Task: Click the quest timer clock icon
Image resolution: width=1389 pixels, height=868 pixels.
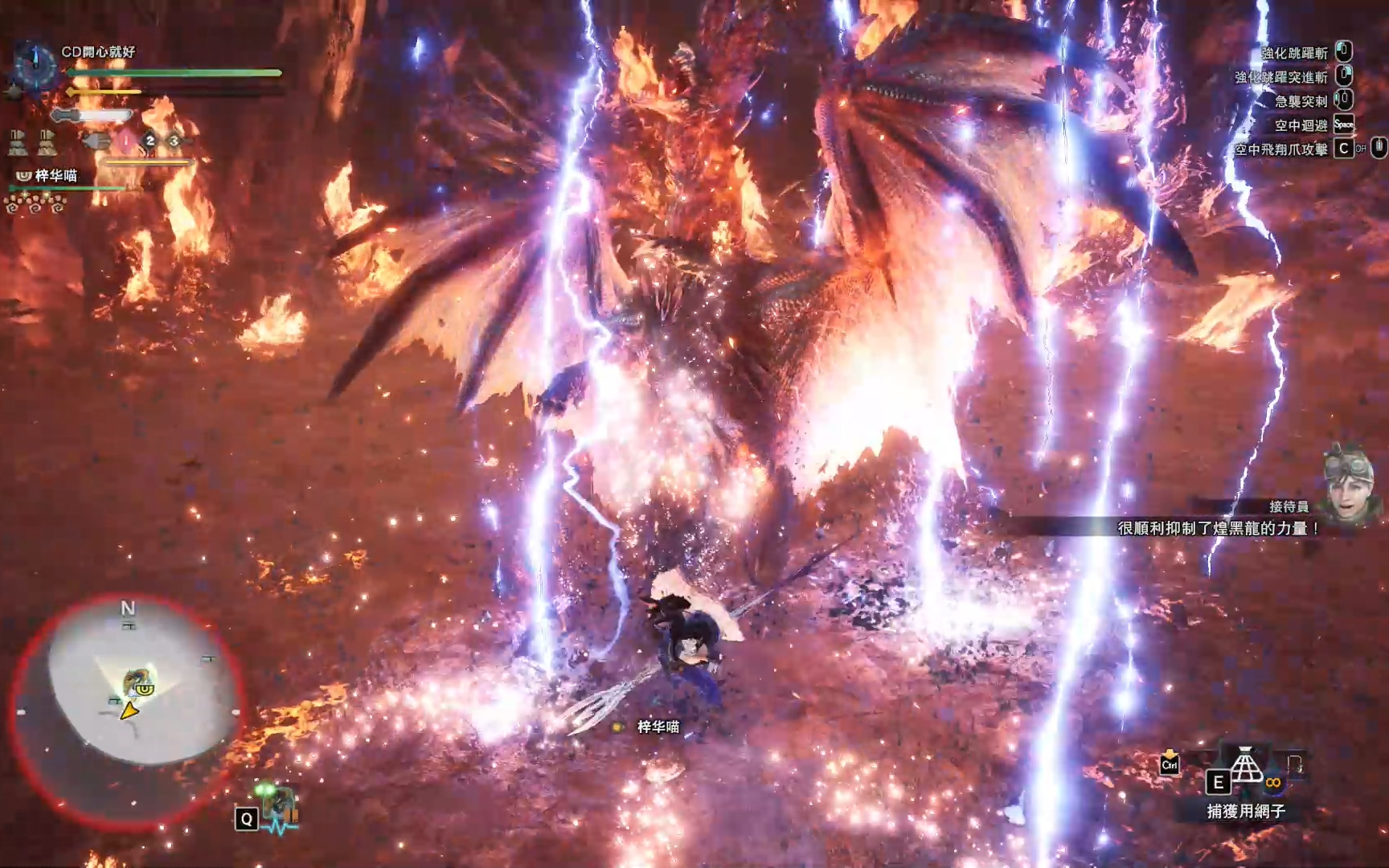Action: pyautogui.click(x=35, y=64)
